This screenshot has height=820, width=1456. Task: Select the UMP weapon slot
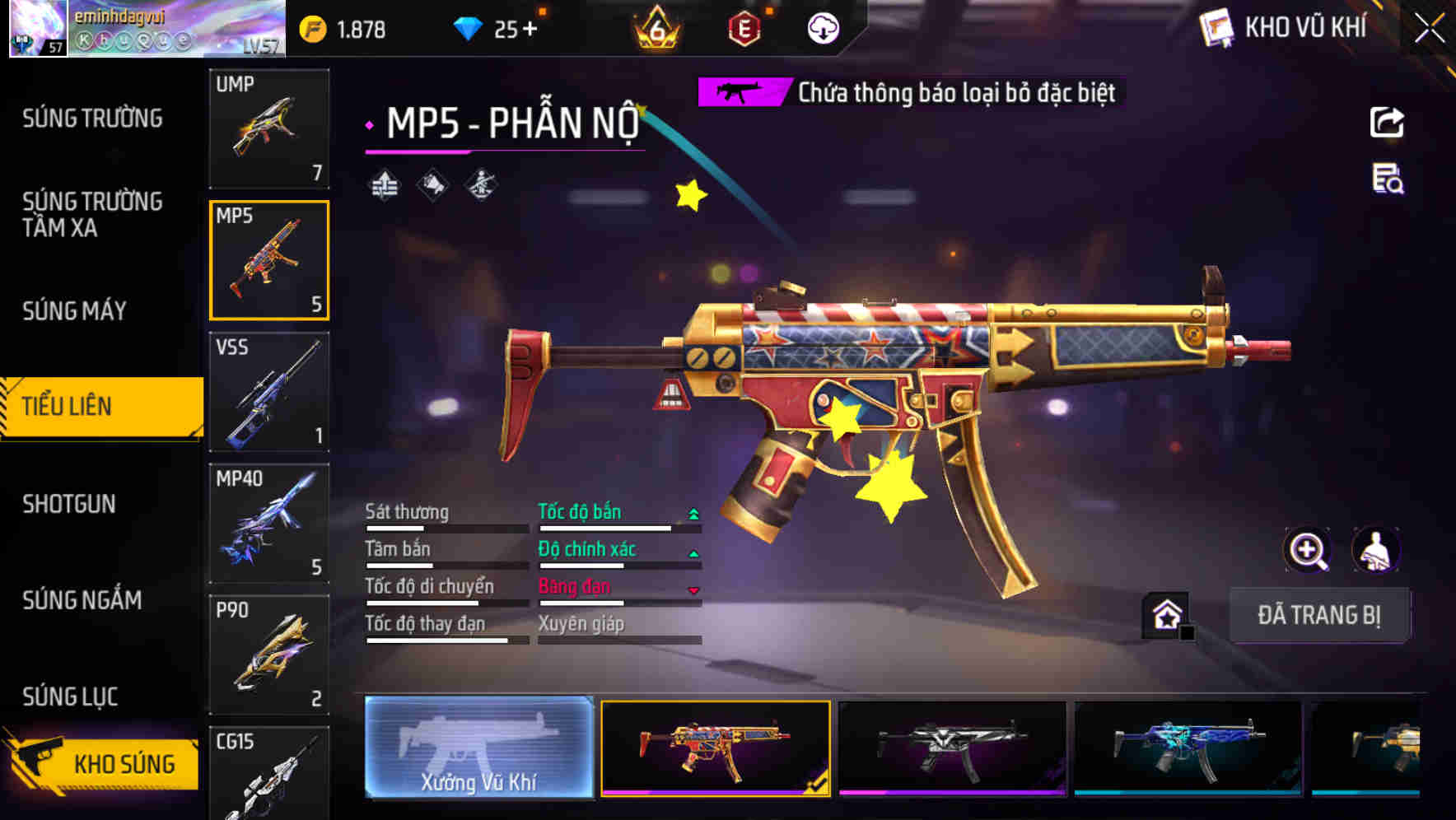click(269, 128)
